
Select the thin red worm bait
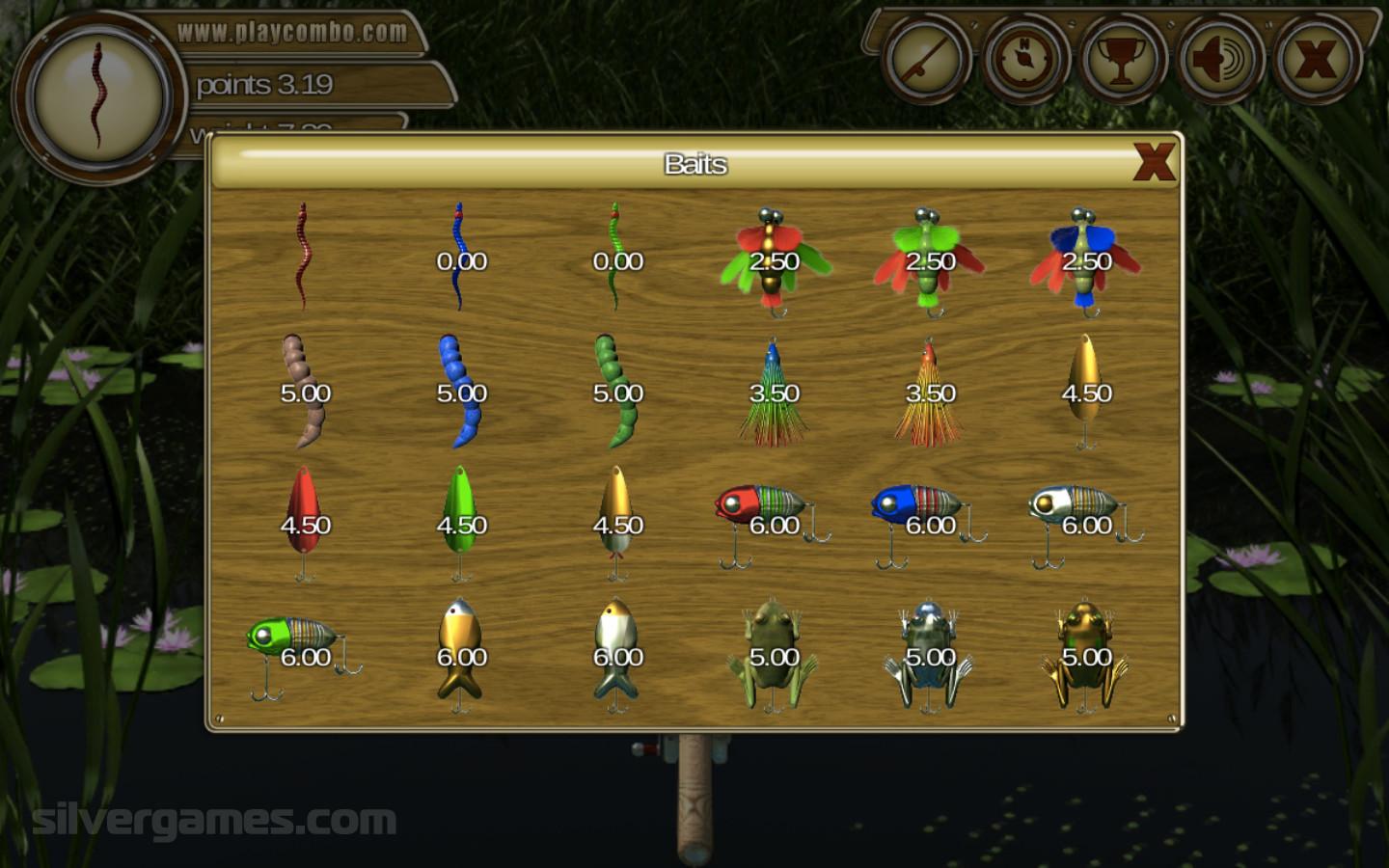303,258
